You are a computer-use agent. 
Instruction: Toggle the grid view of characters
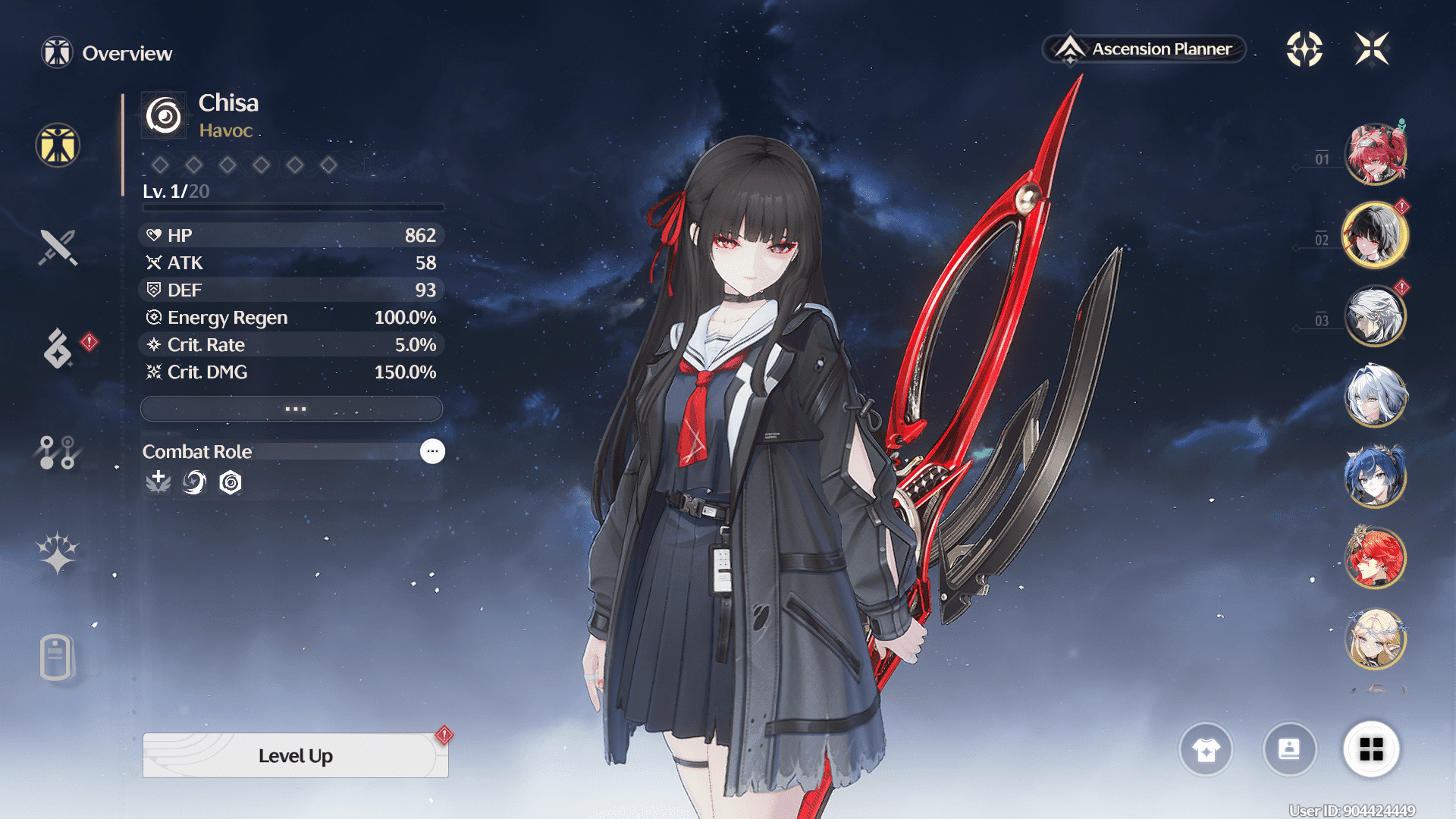(1371, 750)
